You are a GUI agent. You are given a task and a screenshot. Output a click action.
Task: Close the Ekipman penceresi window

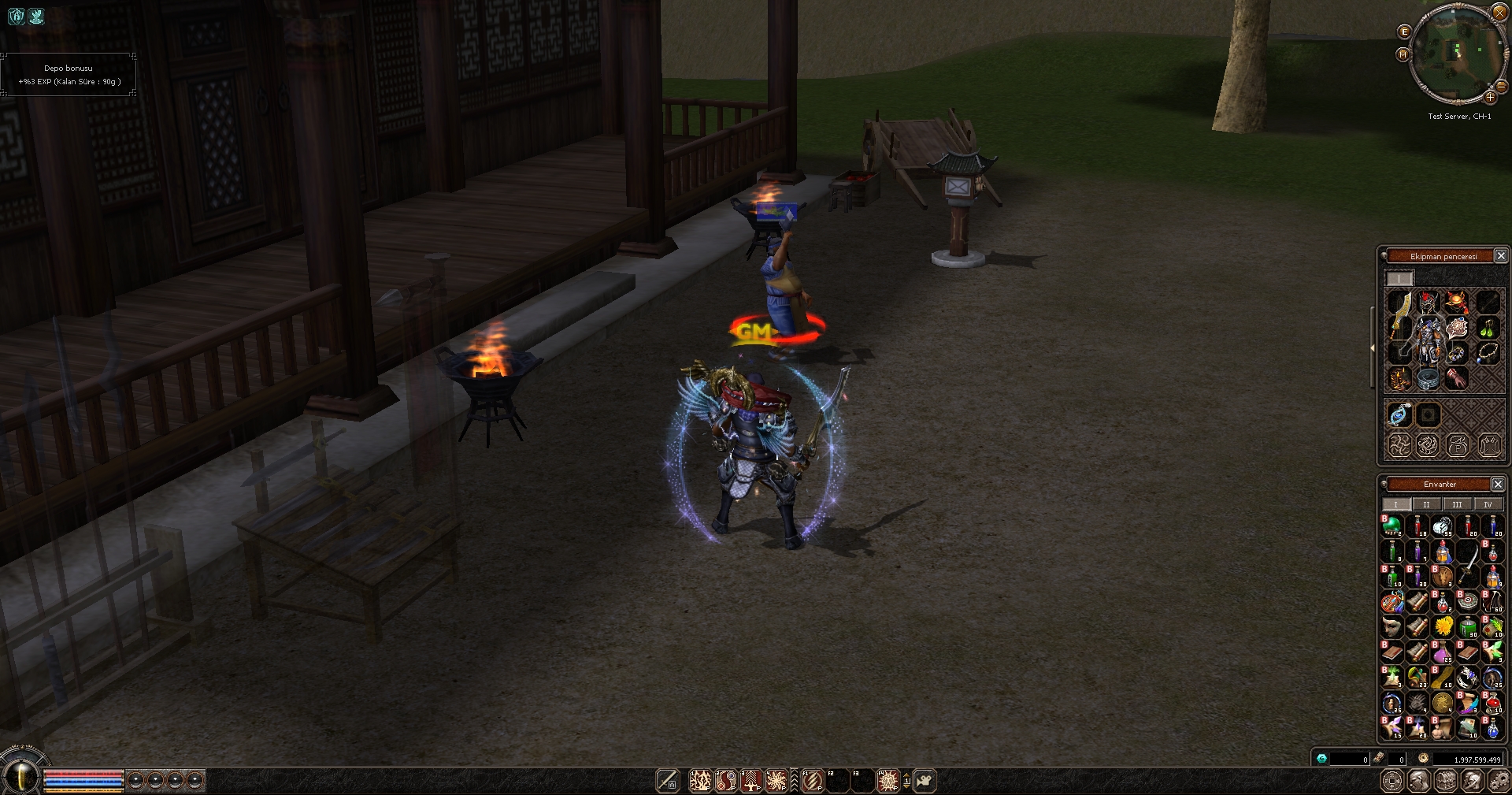tap(1501, 256)
